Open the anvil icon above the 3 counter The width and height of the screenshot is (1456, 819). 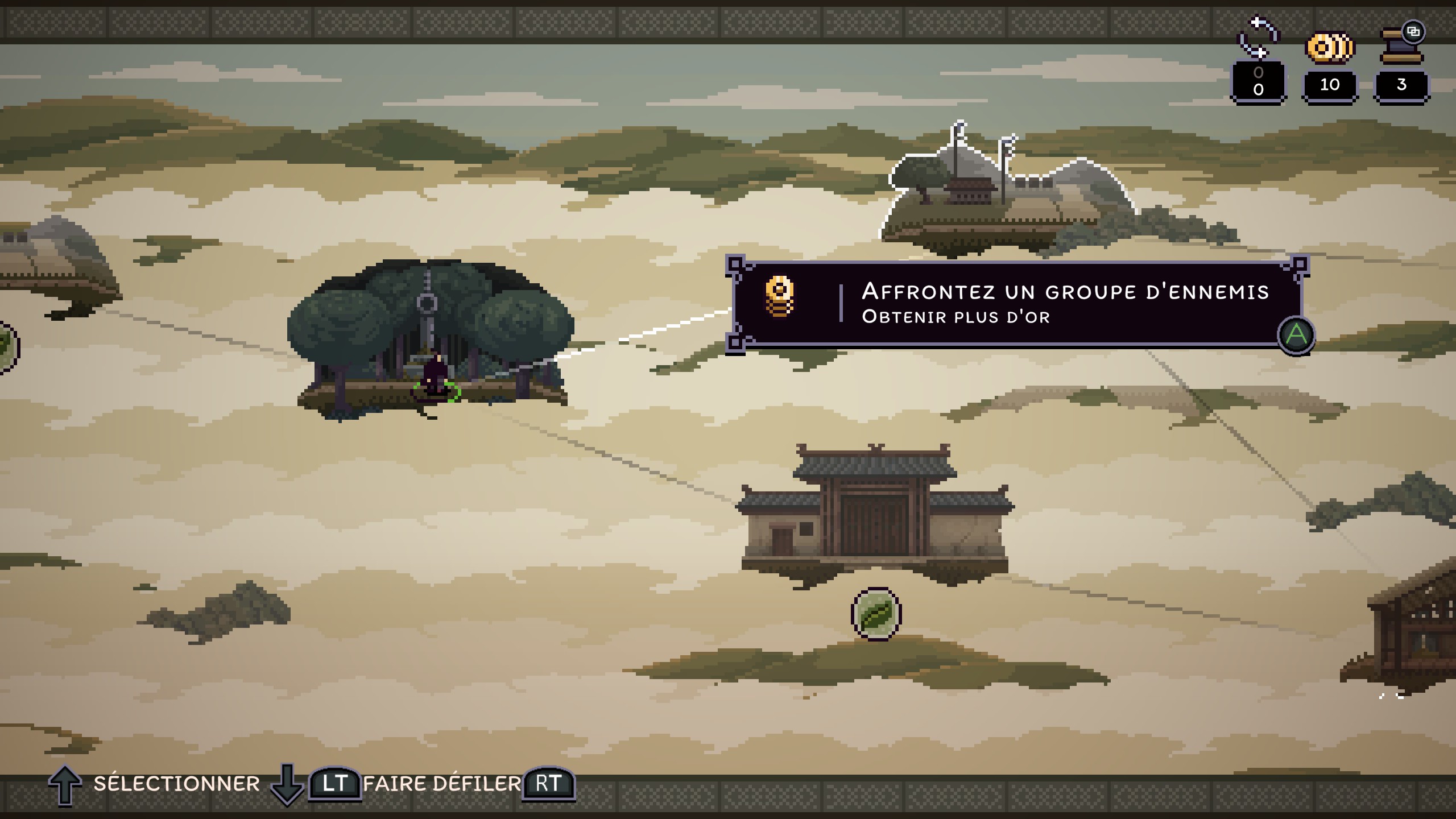point(1402,45)
